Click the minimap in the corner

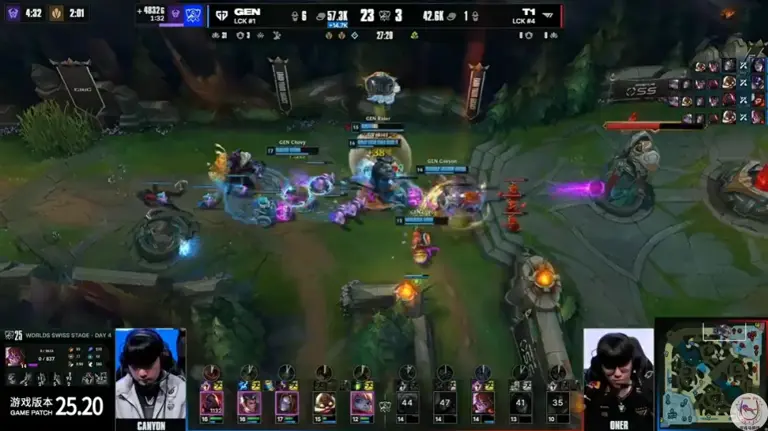pos(710,372)
